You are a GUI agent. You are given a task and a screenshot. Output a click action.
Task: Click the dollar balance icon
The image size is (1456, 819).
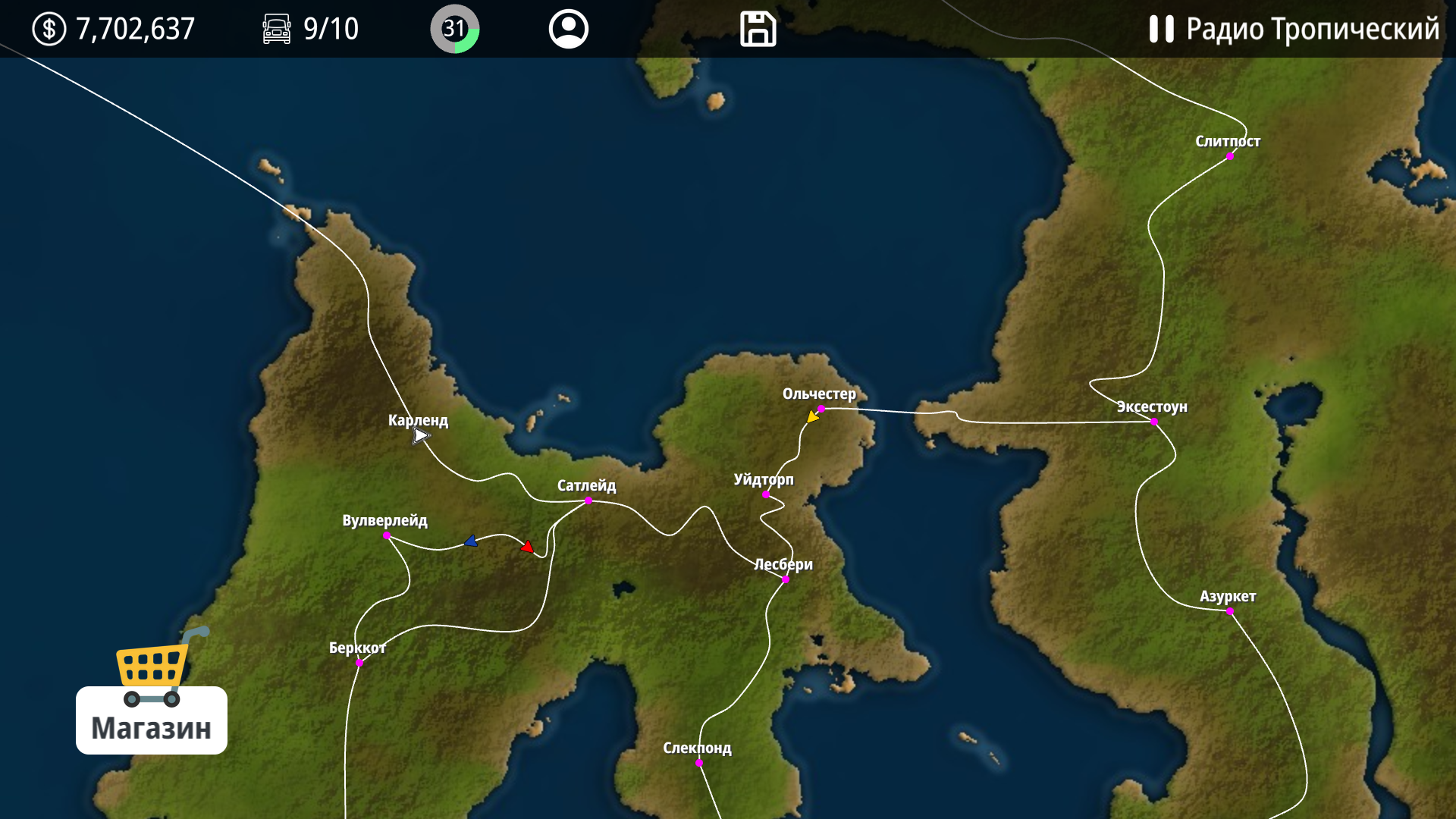pyautogui.click(x=49, y=30)
